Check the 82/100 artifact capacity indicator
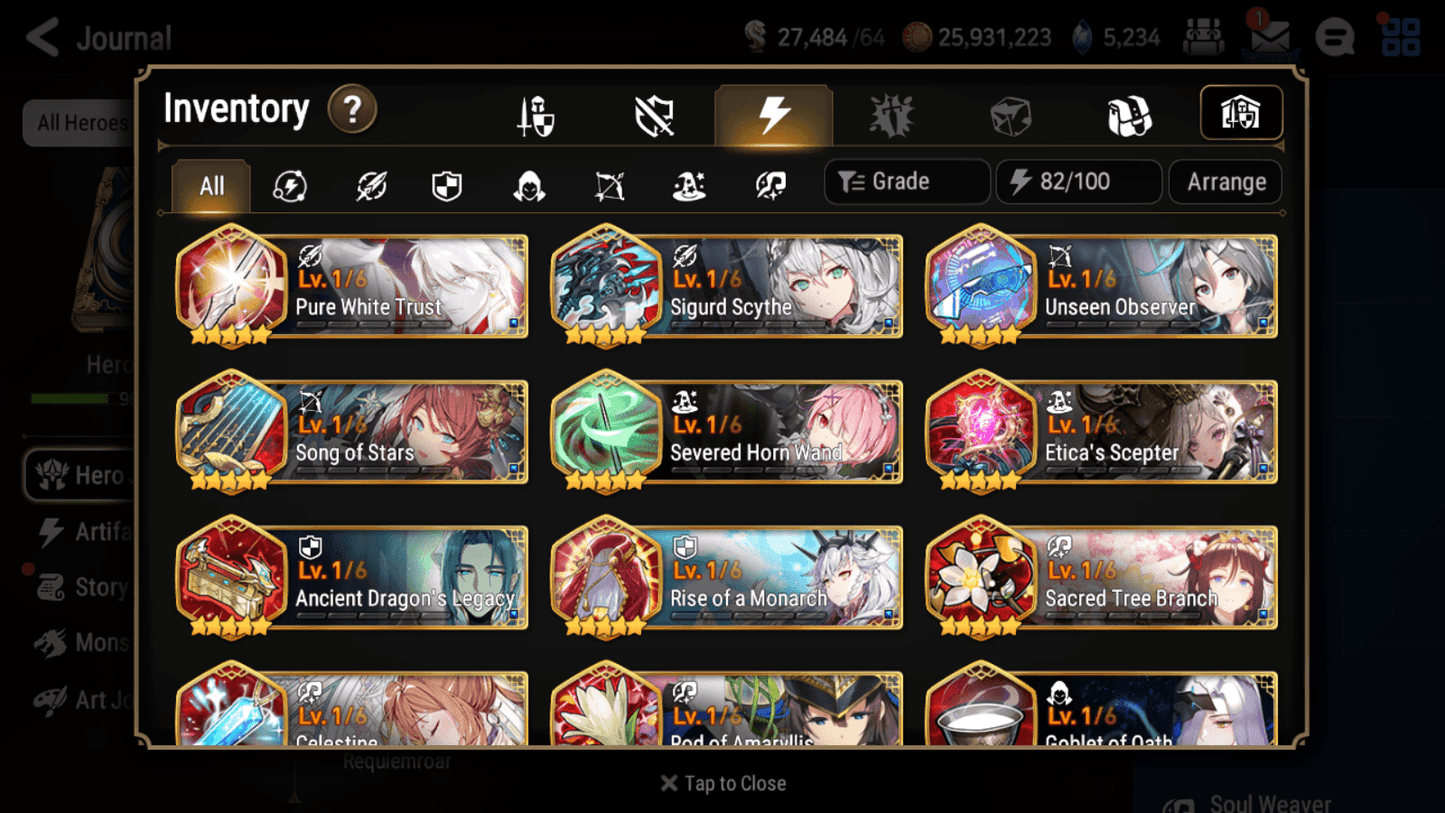This screenshot has width=1445, height=813. pyautogui.click(x=1078, y=181)
